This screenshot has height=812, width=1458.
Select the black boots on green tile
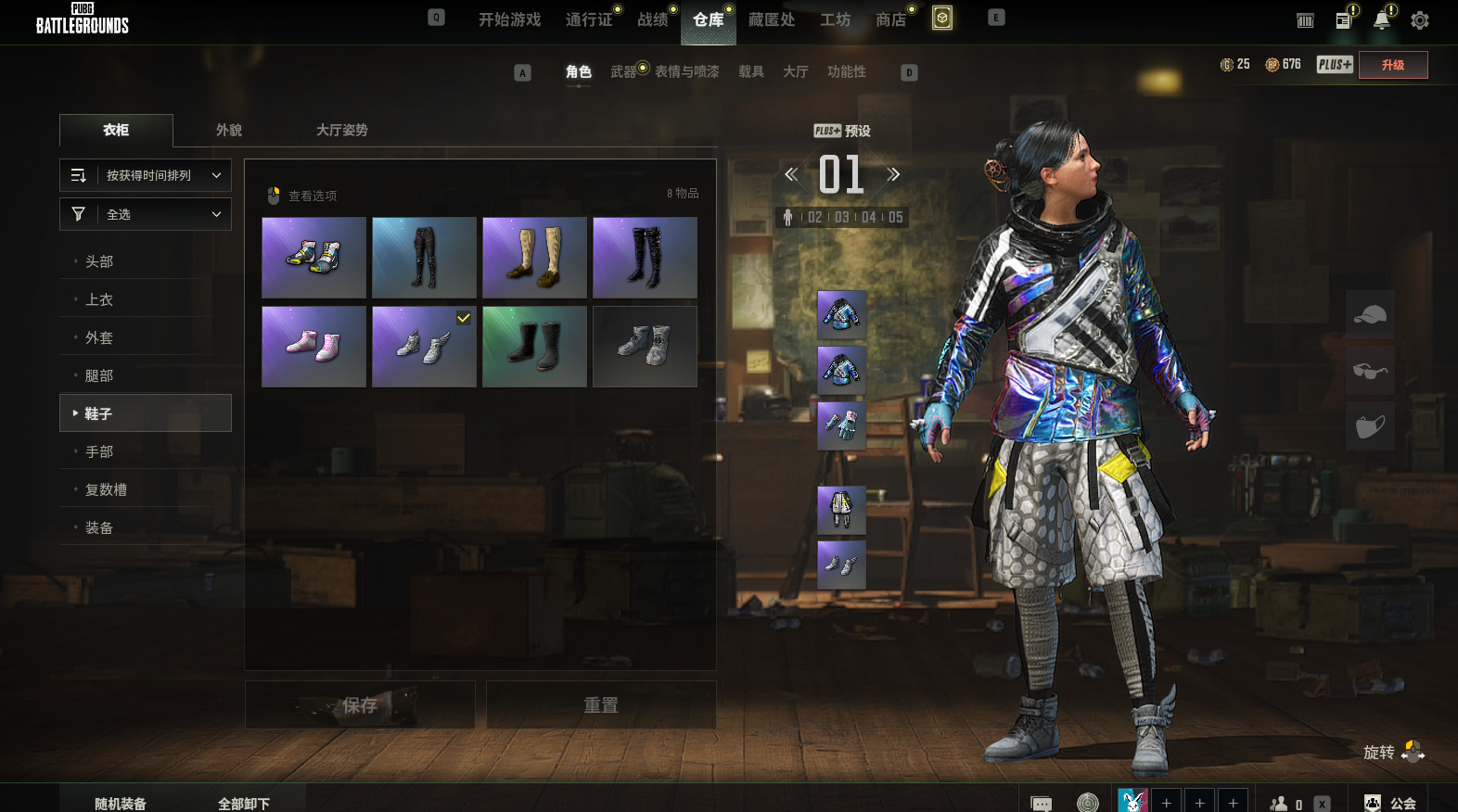(534, 347)
